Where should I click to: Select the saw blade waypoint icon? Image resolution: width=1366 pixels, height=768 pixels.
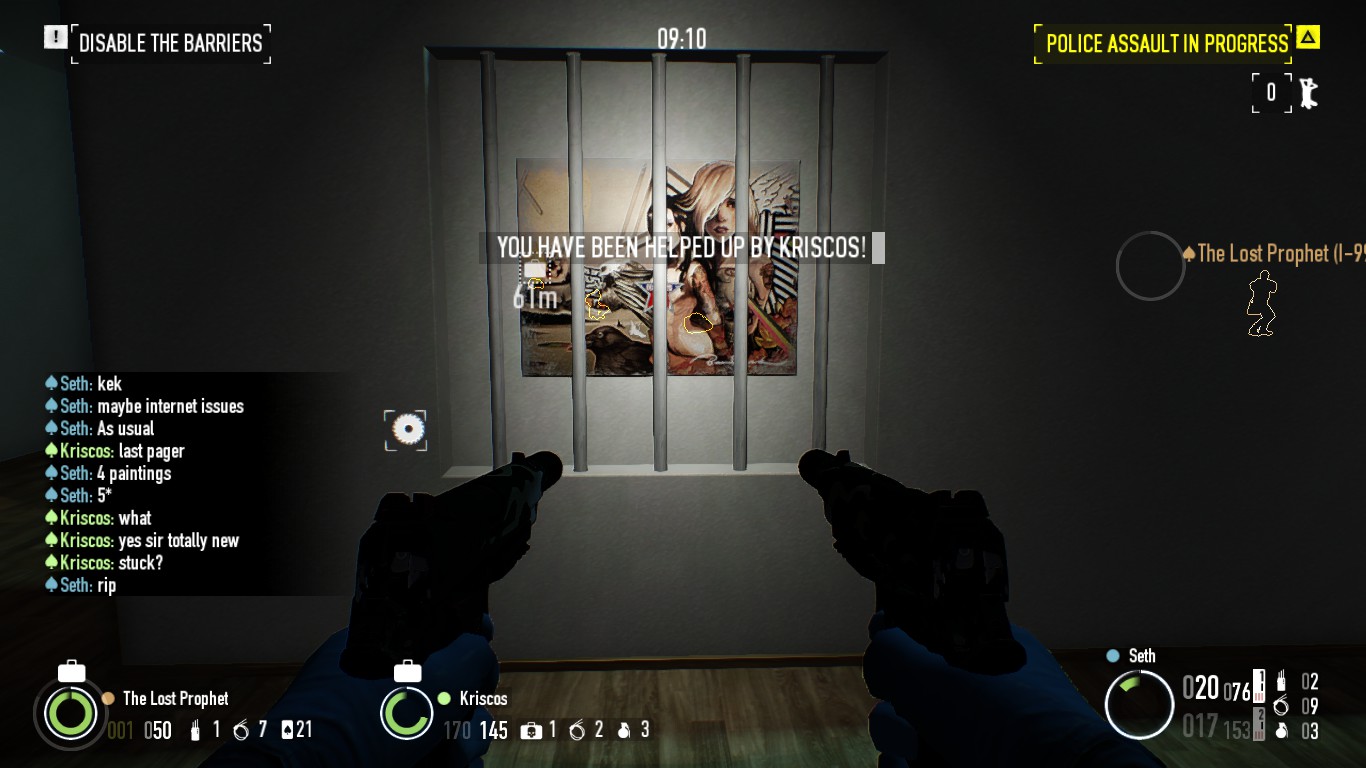click(406, 430)
